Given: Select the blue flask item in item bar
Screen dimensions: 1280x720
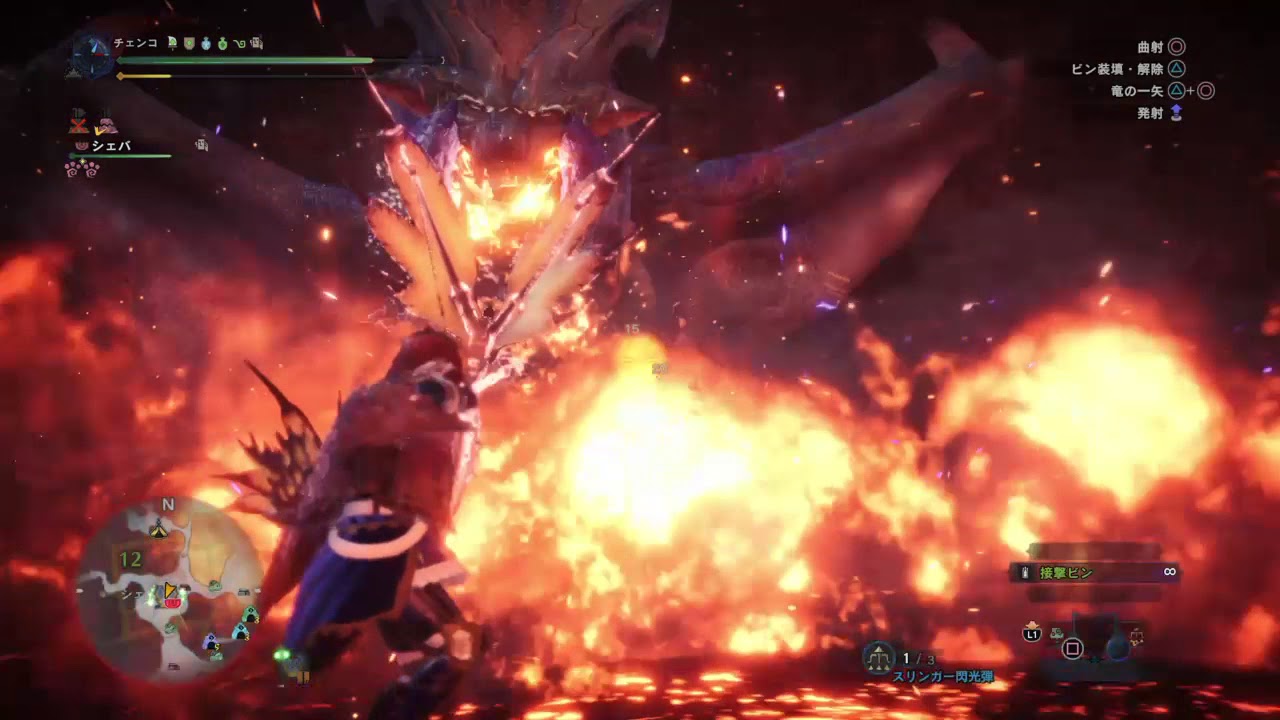Looking at the screenshot, I should [x=1117, y=646].
